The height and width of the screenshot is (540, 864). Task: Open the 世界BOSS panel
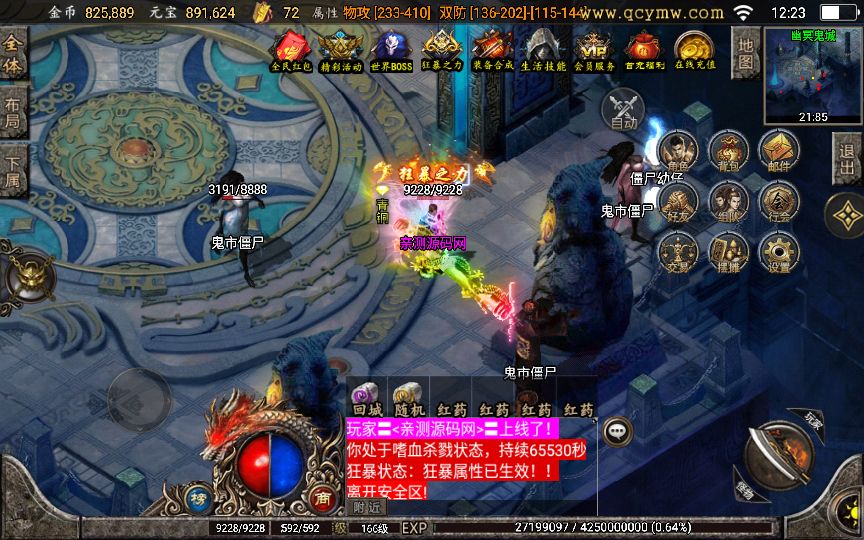click(x=391, y=49)
